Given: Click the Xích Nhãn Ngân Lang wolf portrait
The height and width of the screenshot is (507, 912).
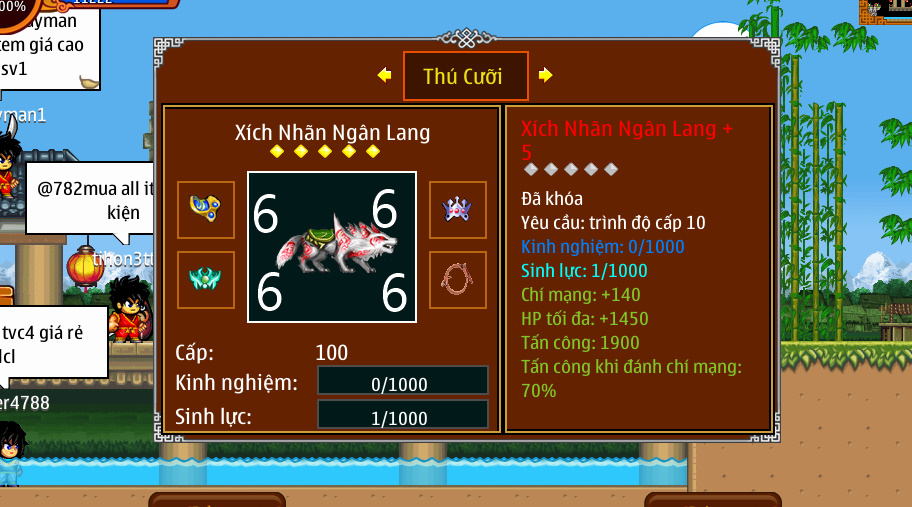Looking at the screenshot, I should [332, 247].
